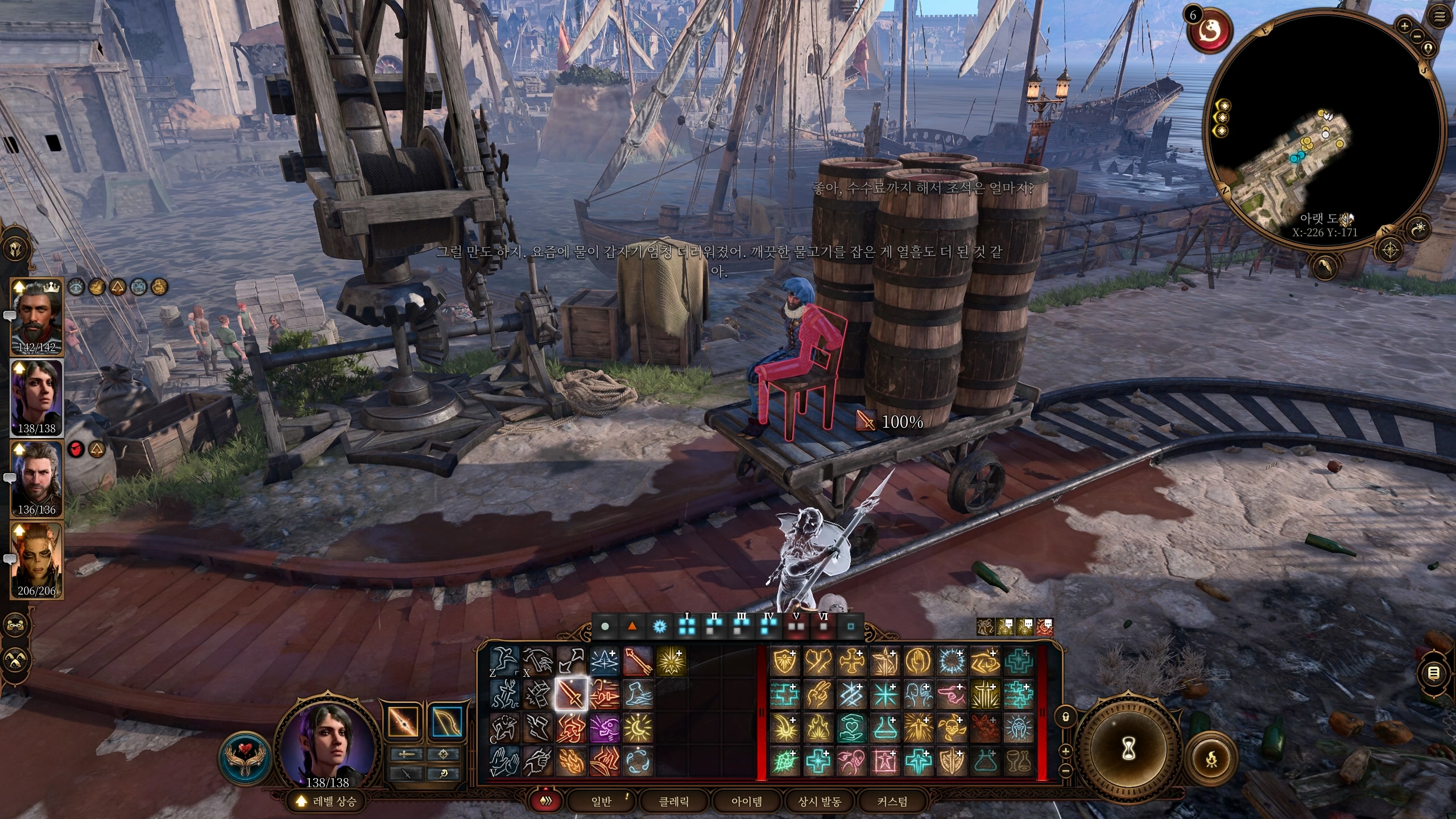Toggle the hotbar padlock lock button
Image resolution: width=1456 pixels, height=819 pixels.
point(1066,717)
